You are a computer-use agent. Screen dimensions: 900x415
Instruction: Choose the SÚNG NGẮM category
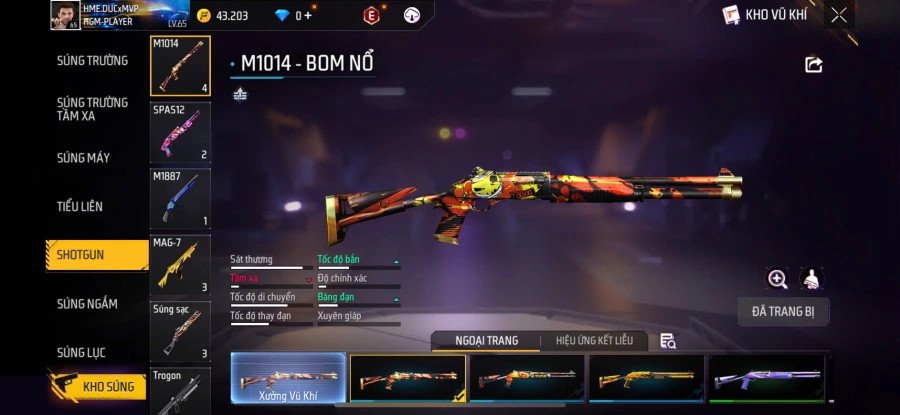[x=87, y=304]
